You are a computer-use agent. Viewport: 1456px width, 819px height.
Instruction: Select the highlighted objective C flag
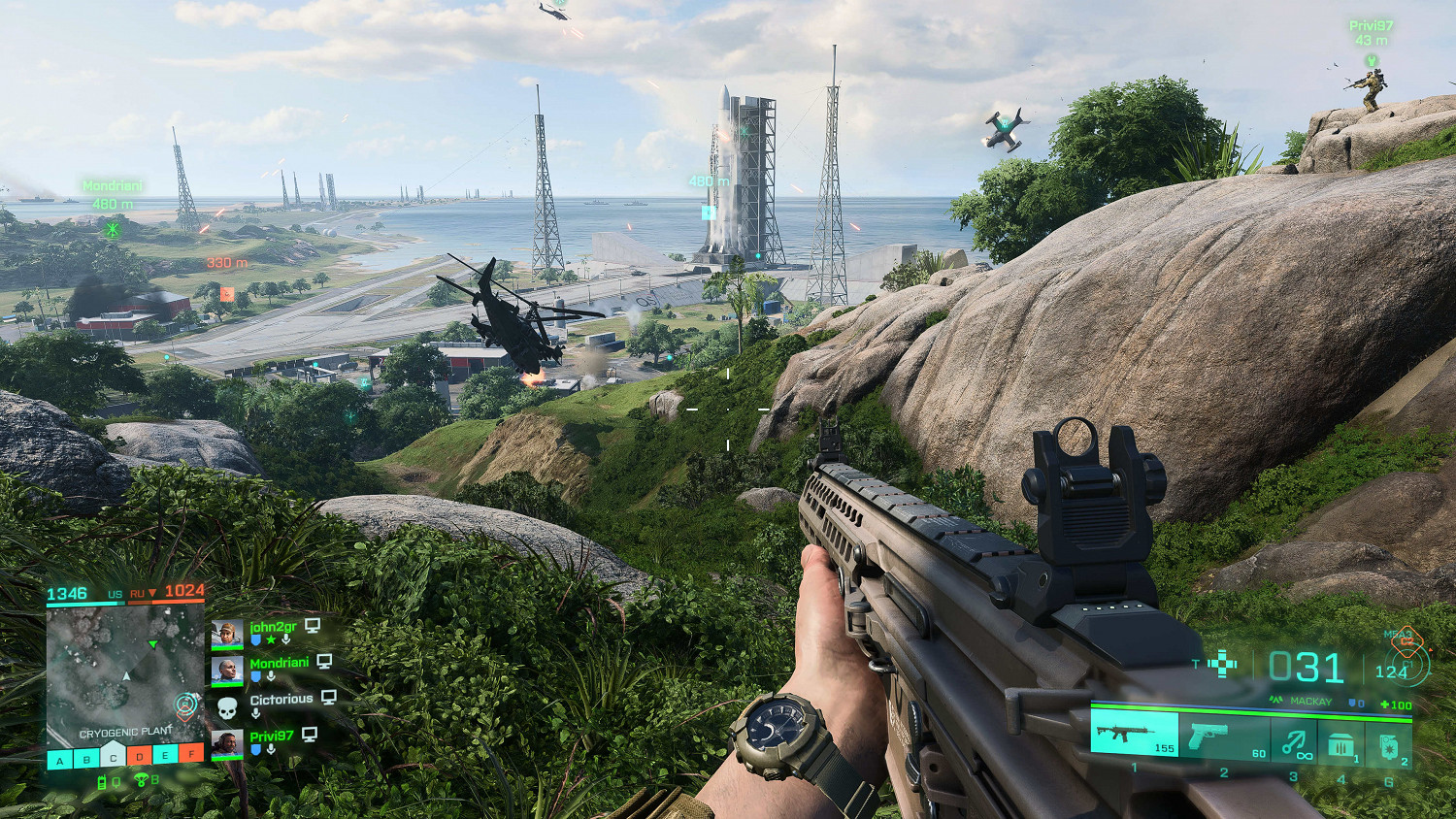coord(113,756)
